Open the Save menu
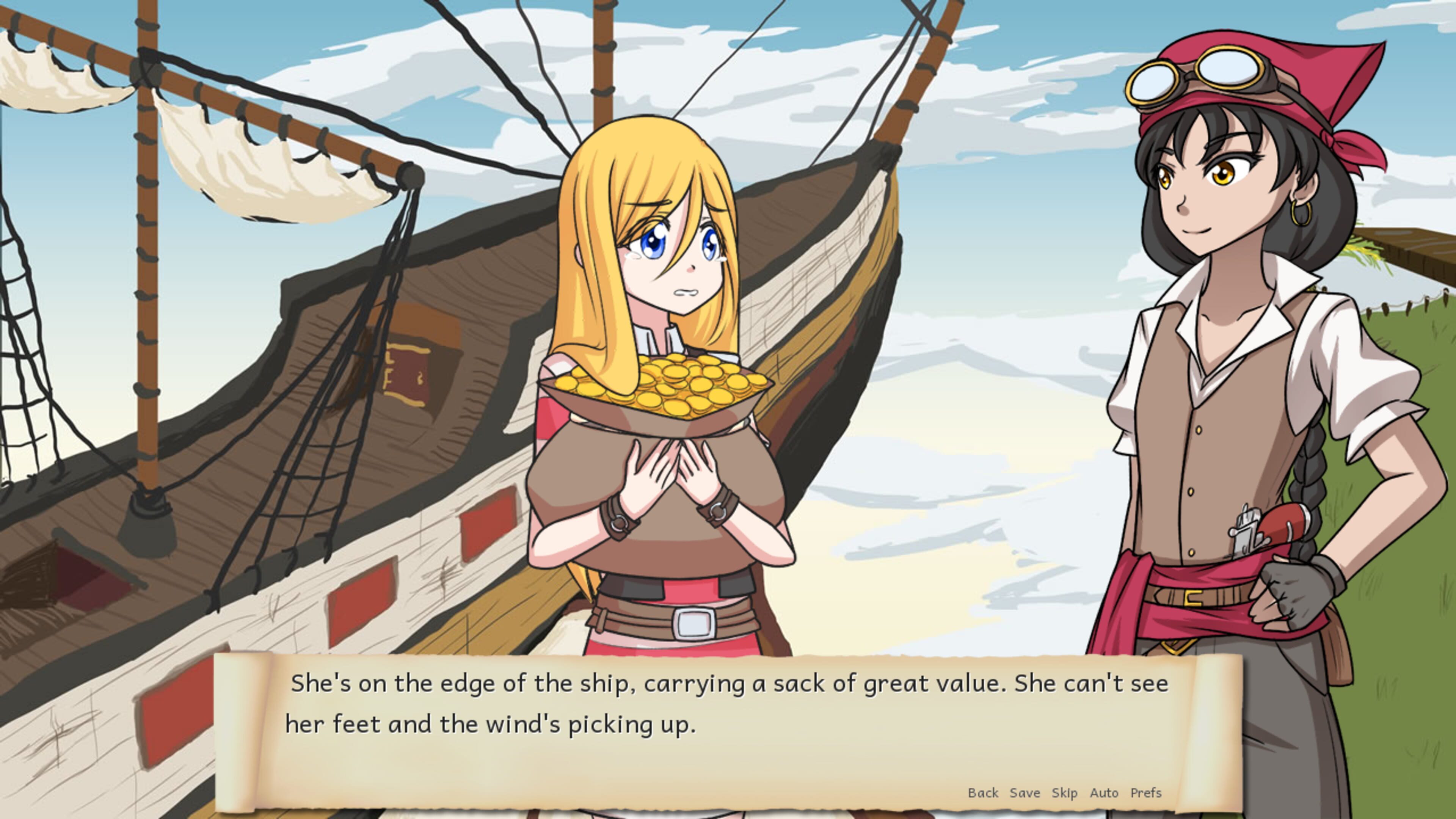Screen dimensions: 1456x819 1025,793
